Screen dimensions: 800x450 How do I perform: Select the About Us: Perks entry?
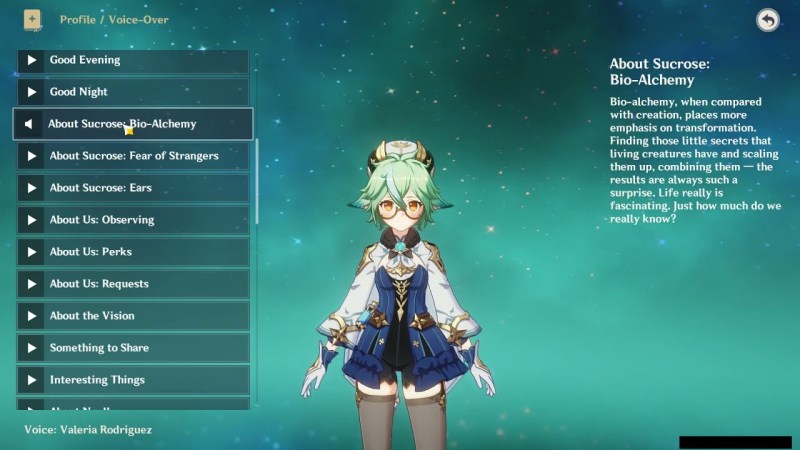coord(132,252)
